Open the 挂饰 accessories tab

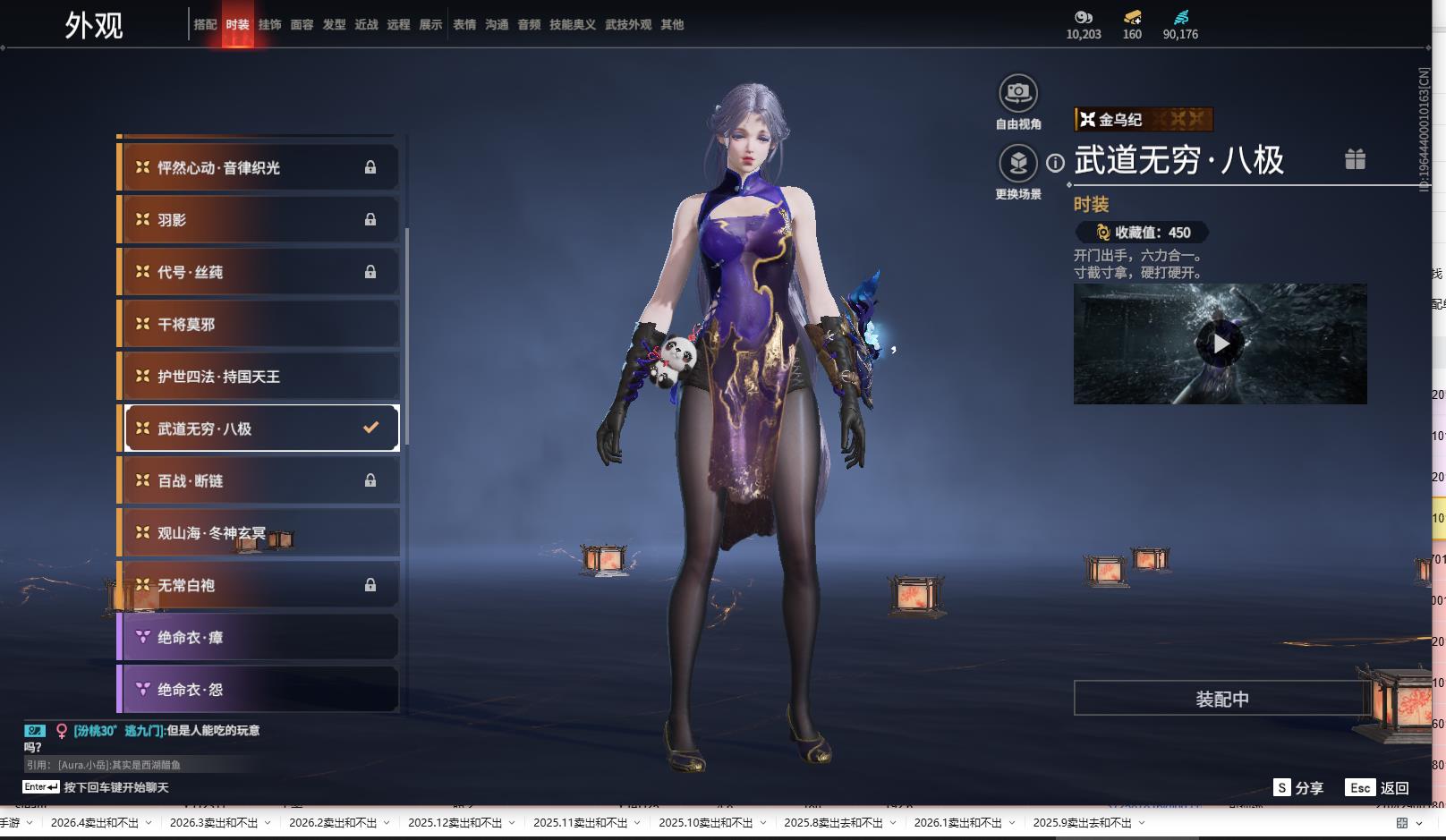click(269, 25)
